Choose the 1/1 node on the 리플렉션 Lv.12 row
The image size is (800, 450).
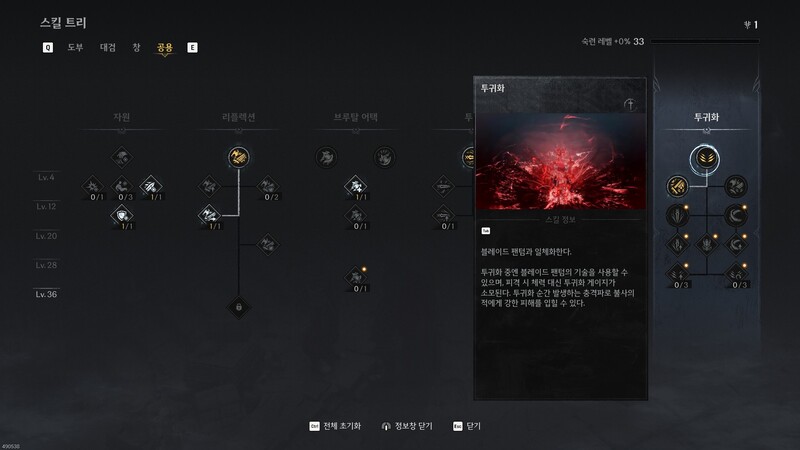tap(210, 215)
